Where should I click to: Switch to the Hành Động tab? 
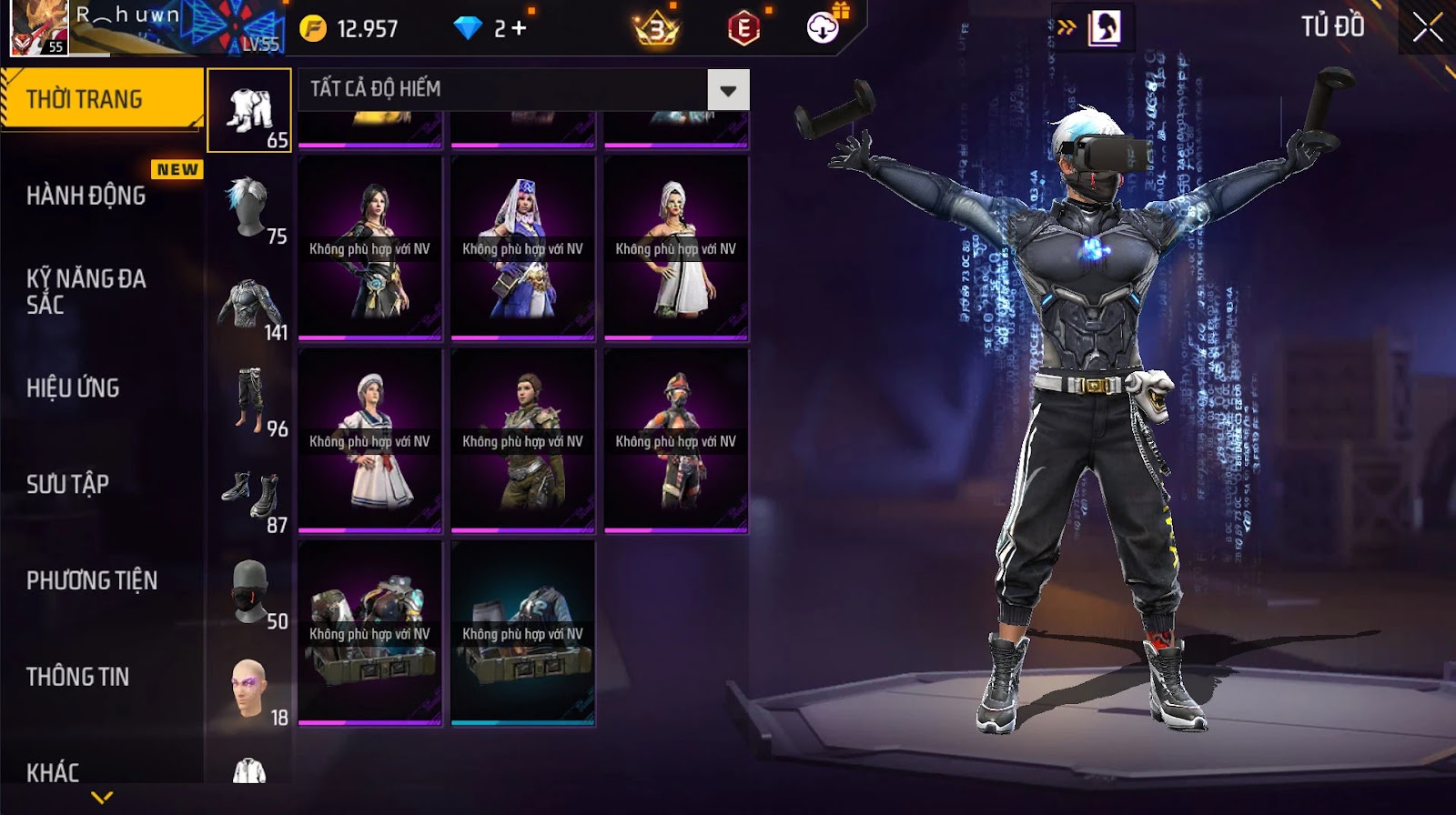(x=86, y=196)
